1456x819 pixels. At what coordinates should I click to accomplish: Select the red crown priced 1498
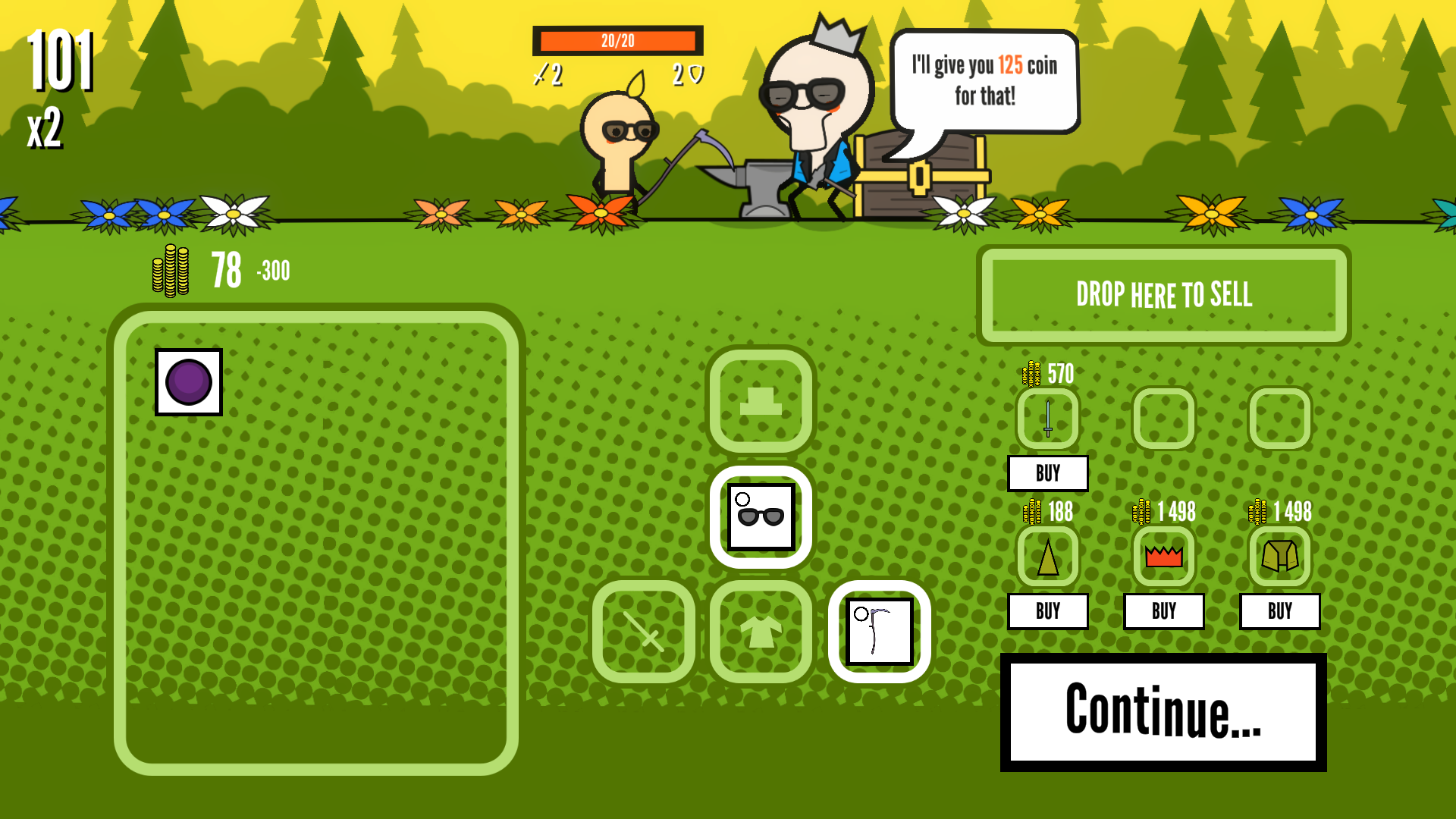[x=1164, y=557]
